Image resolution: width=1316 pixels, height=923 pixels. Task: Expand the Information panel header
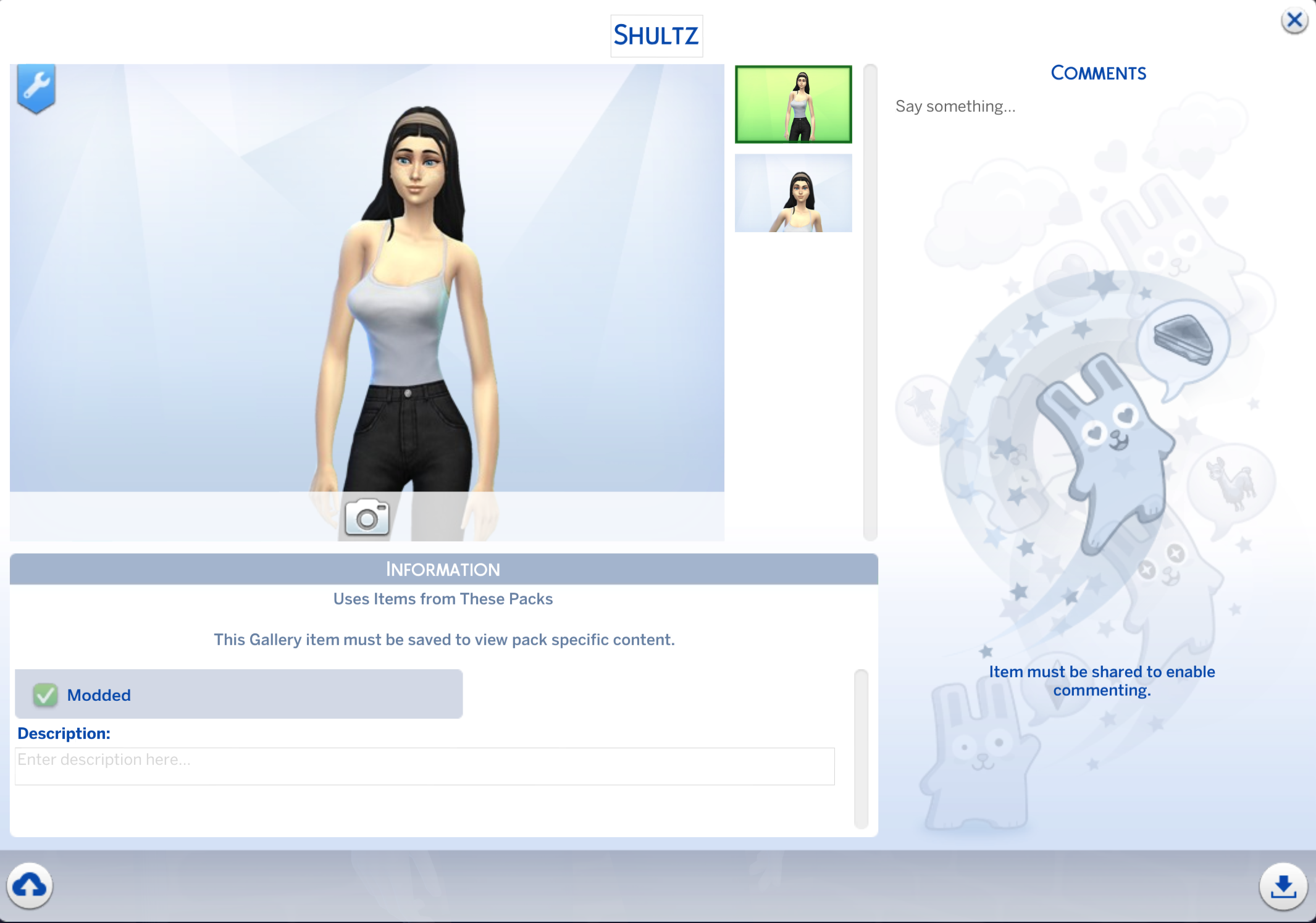443,569
